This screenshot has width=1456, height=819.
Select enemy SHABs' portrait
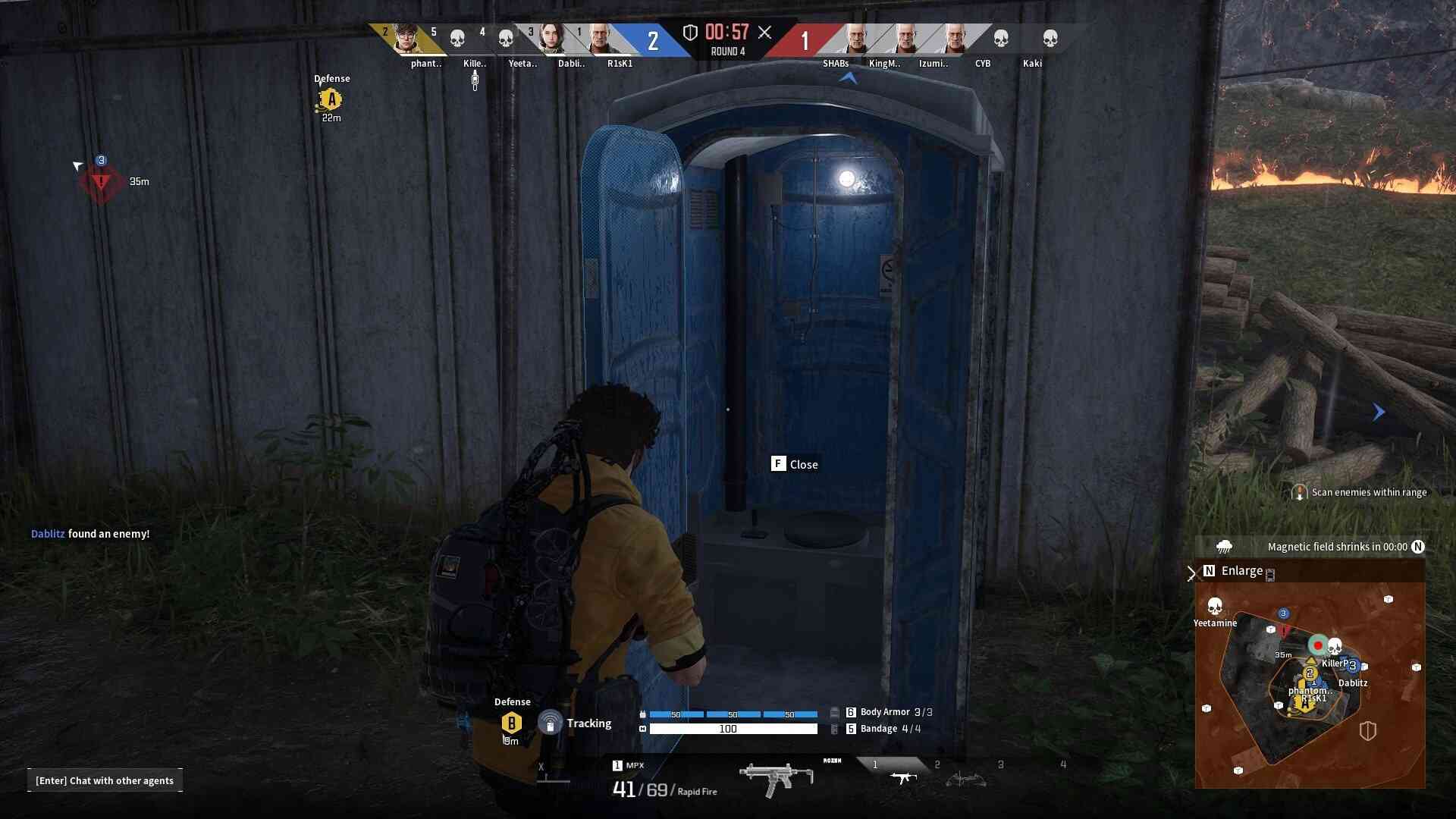(x=855, y=38)
